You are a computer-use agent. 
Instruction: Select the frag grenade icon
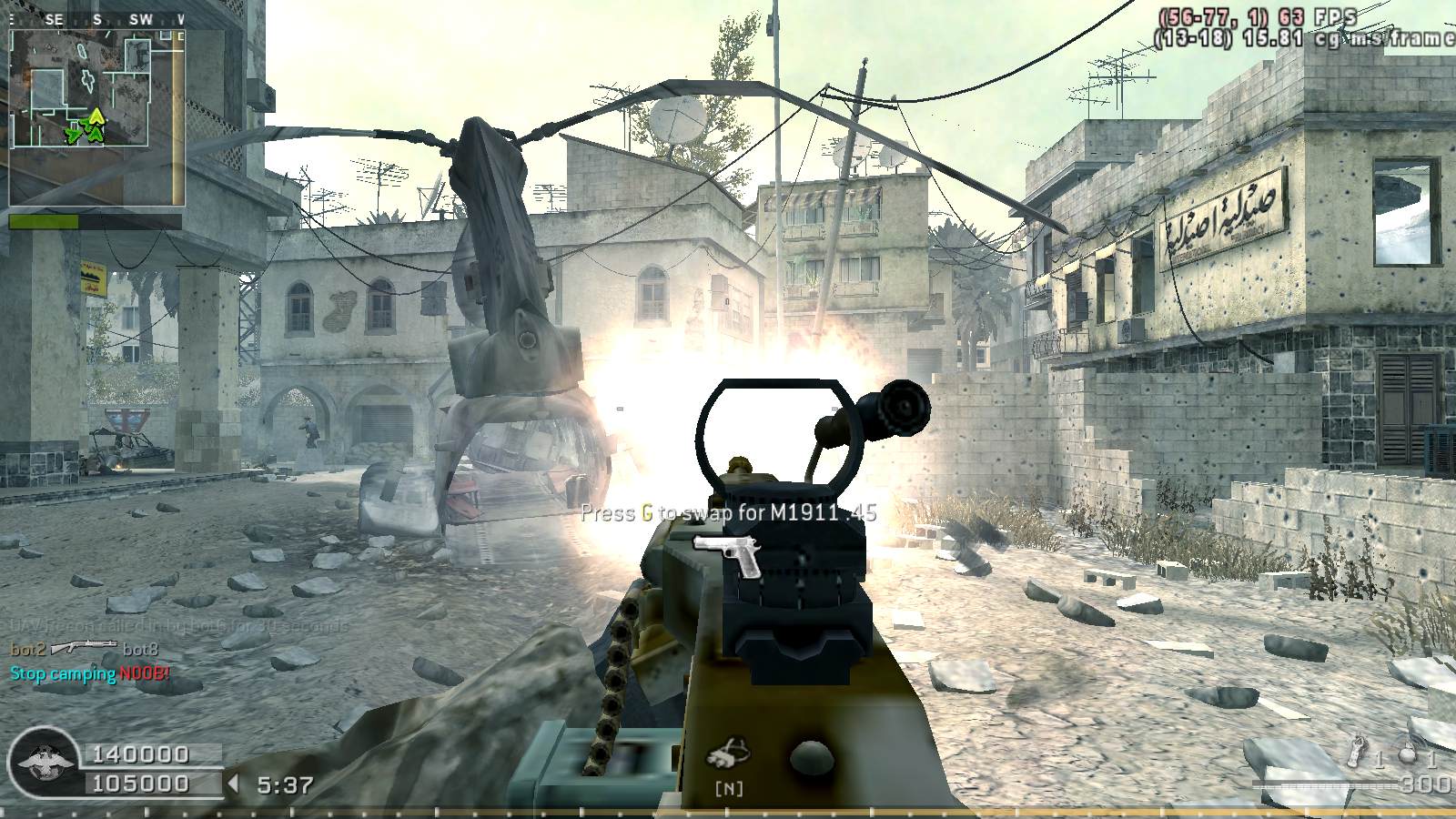(1408, 754)
